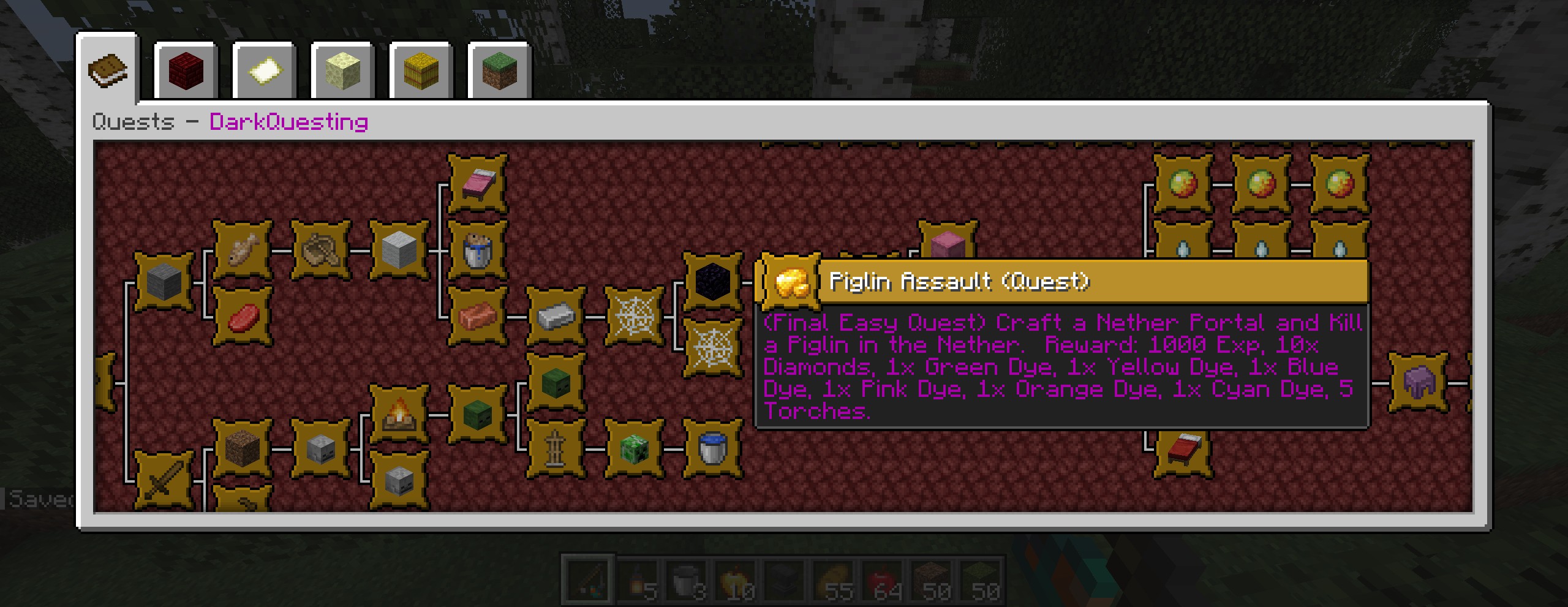Select the book tab for DarkQuesting quests

[108, 70]
